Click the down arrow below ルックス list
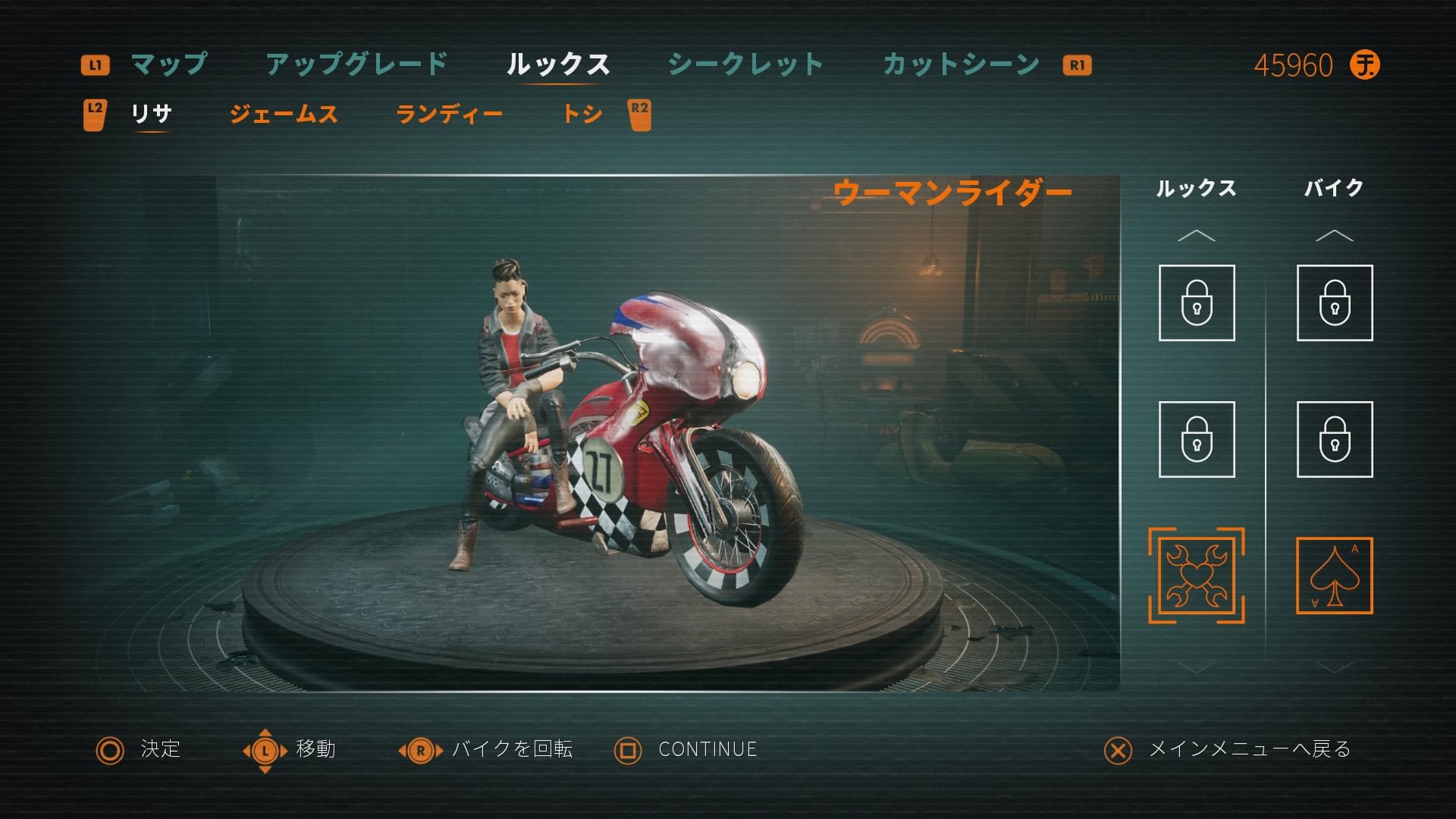This screenshot has height=819, width=1456. (x=1196, y=667)
